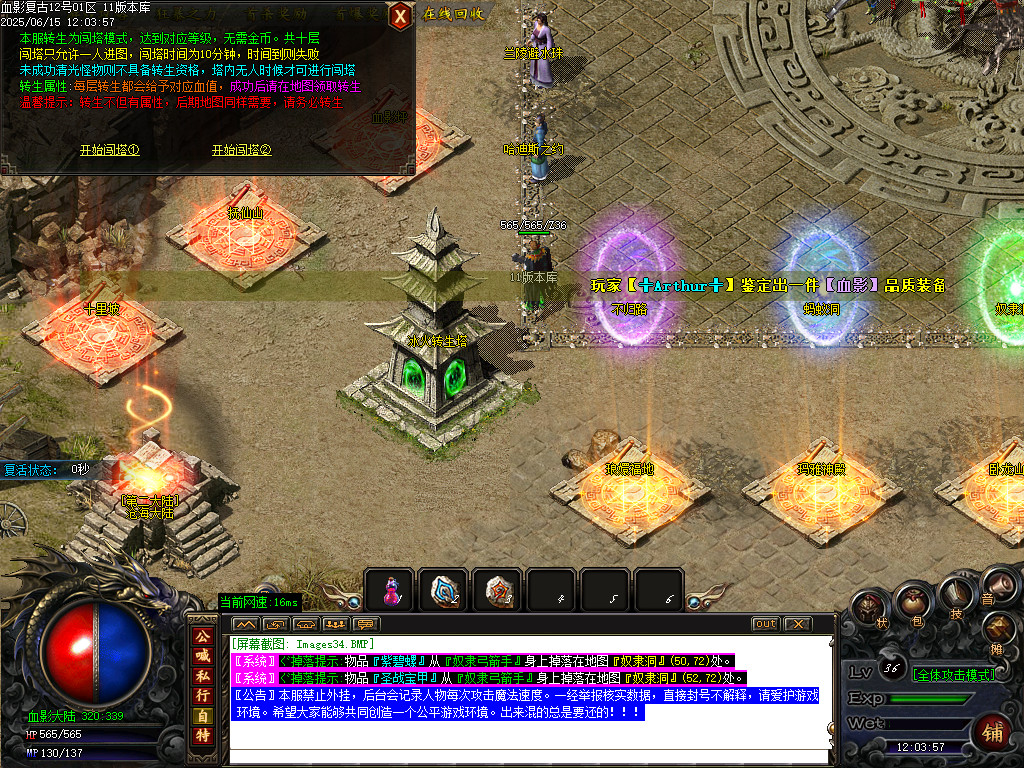Click the chat panel 'out' button

click(x=765, y=624)
